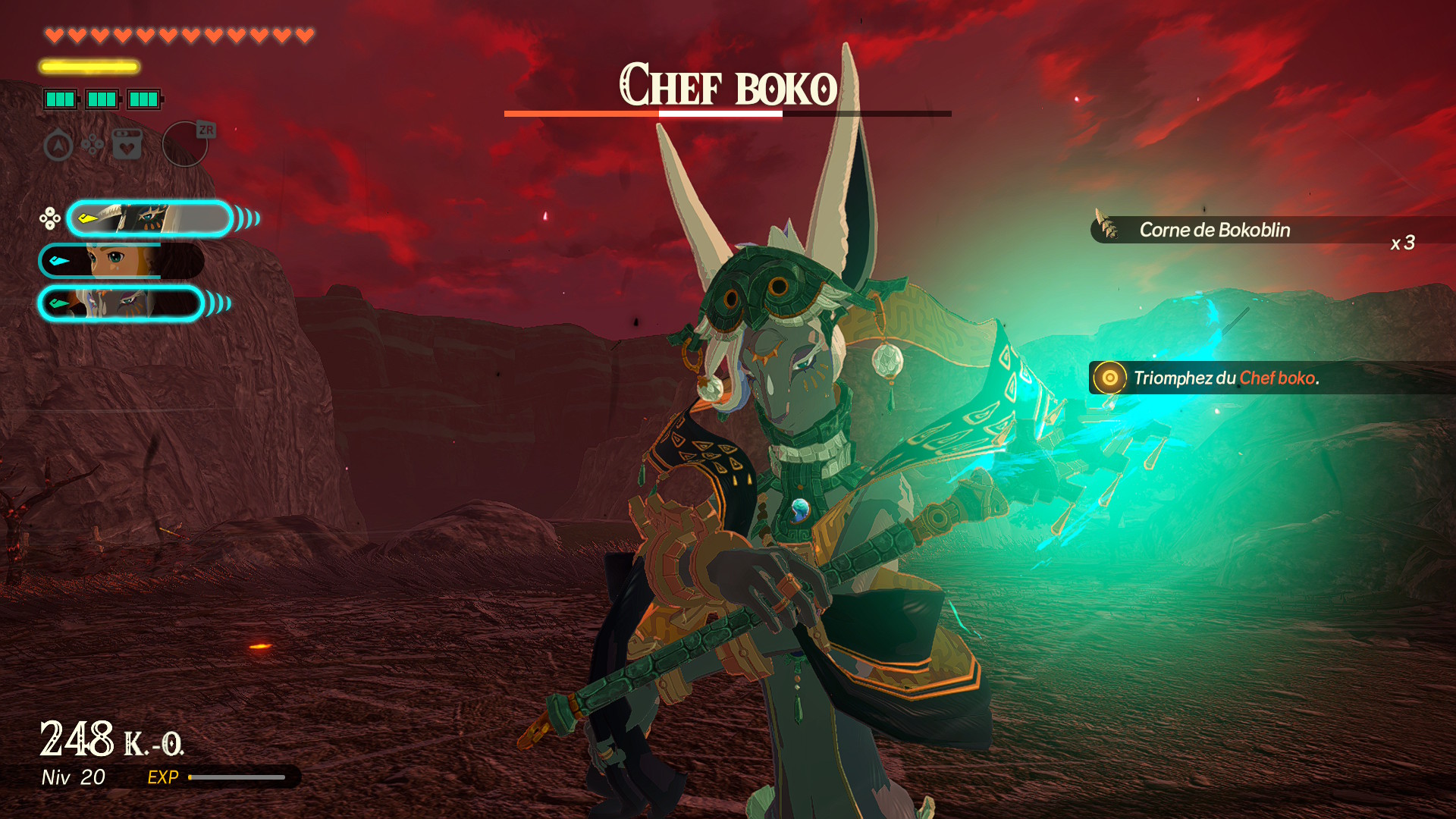The image size is (1456, 819).
Task: Select the top character portrait with the horned mask
Action: coord(149,219)
